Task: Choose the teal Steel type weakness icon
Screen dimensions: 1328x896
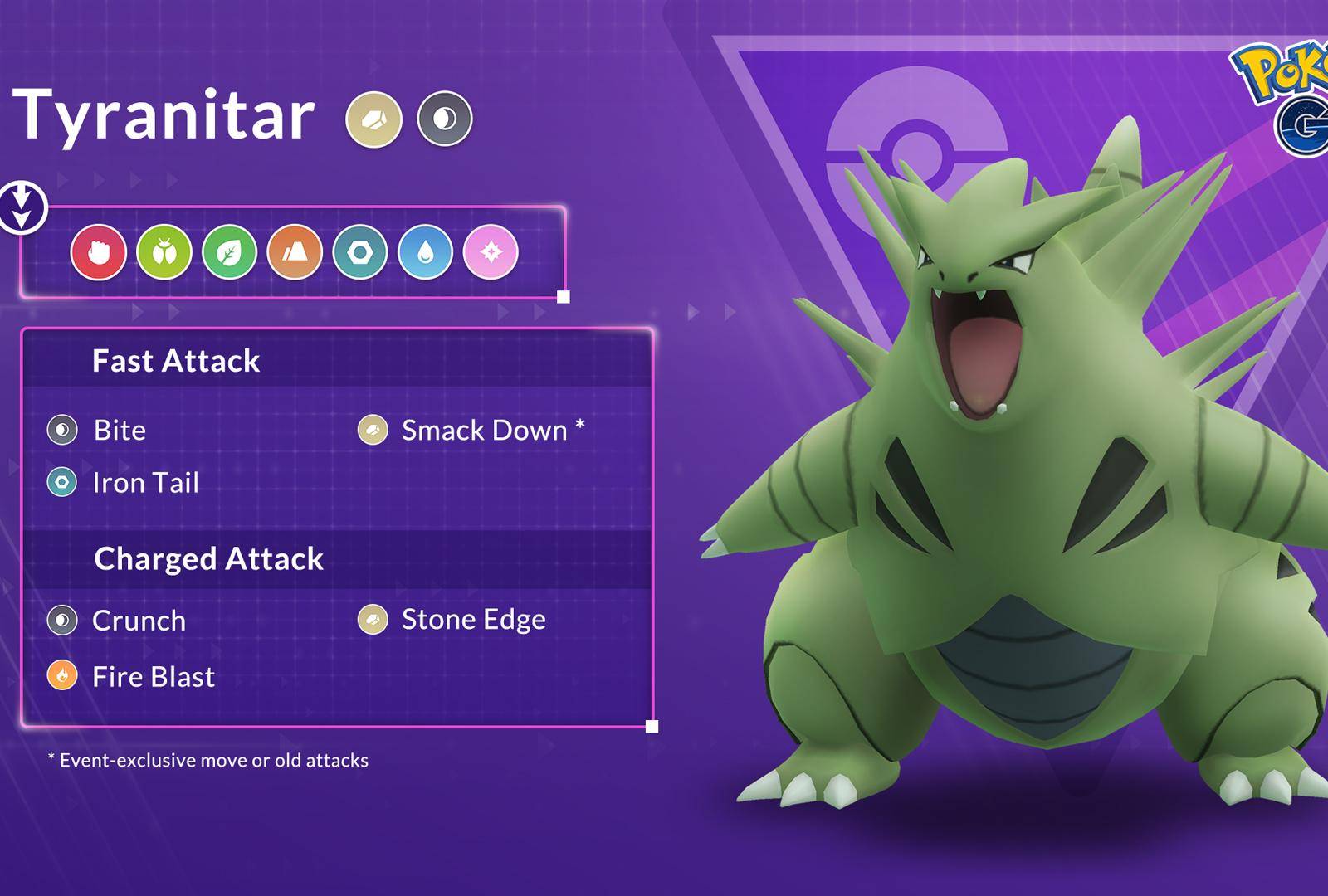Action: 360,252
